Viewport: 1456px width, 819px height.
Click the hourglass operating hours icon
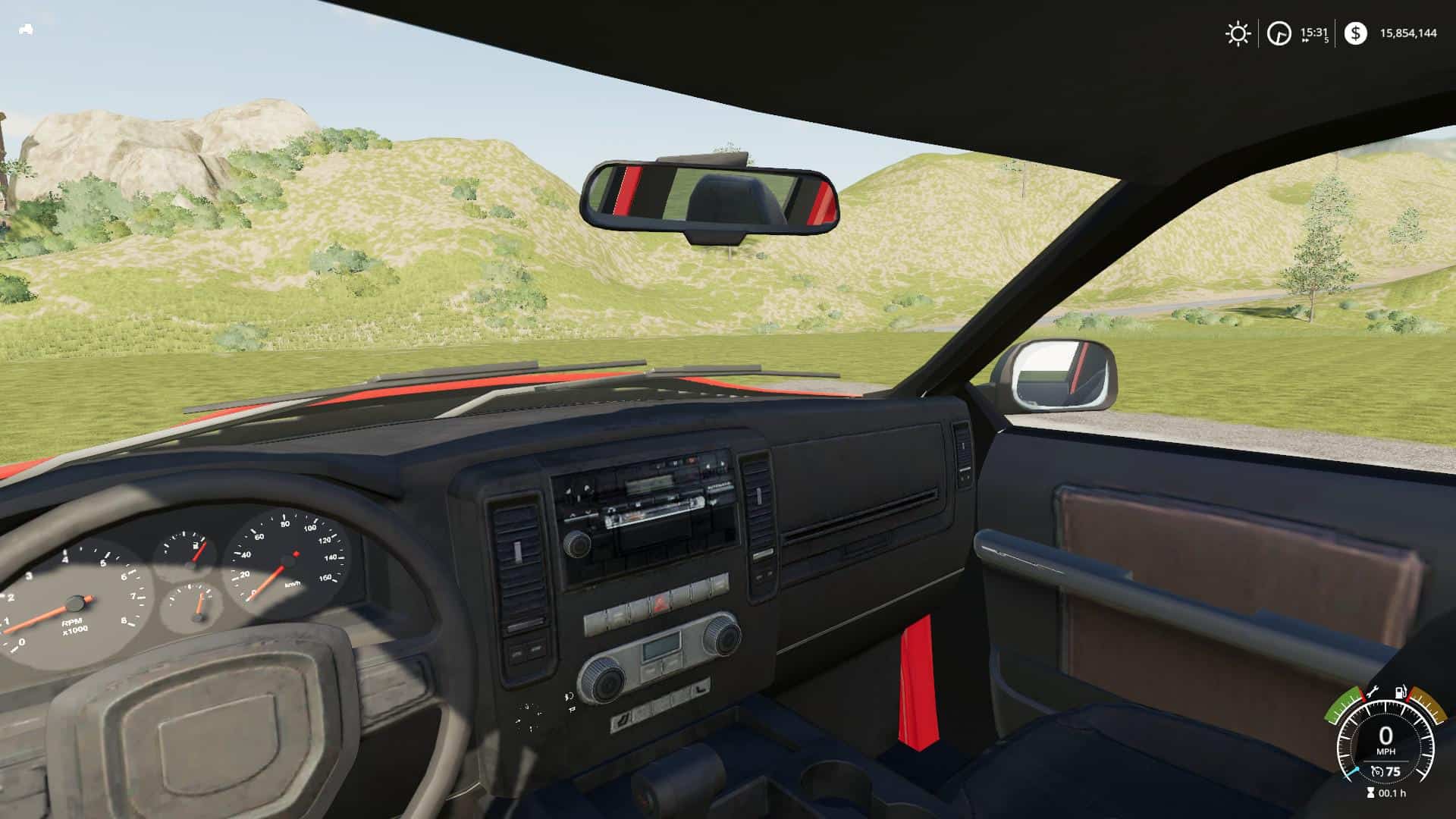[x=1369, y=793]
